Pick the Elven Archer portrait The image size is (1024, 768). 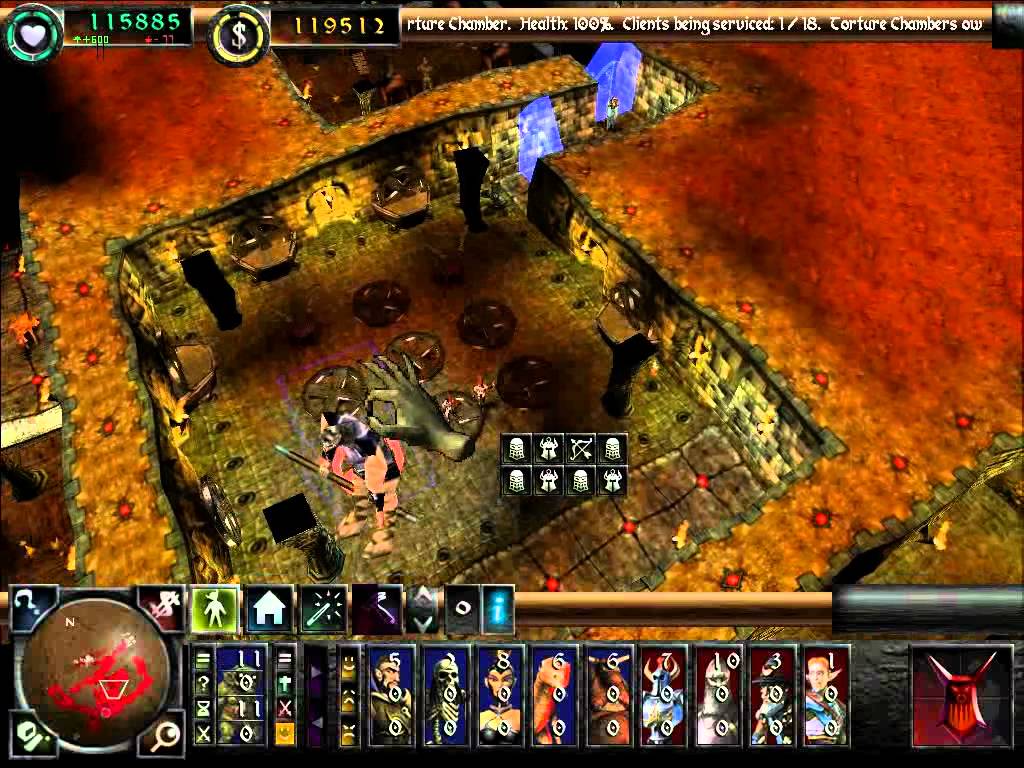[825, 697]
